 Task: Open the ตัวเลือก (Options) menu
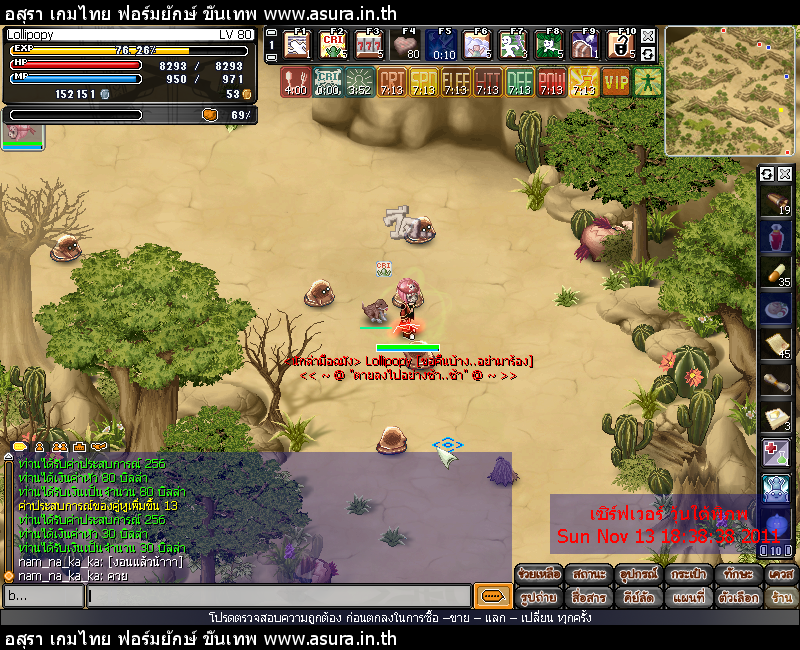click(741, 597)
